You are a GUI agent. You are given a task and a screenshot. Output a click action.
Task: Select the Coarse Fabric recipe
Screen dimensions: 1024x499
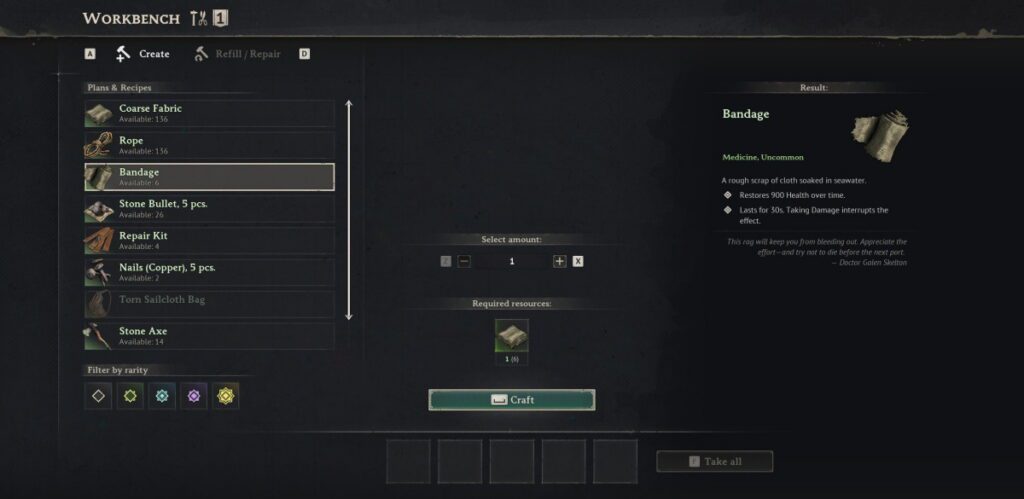pyautogui.click(x=209, y=113)
